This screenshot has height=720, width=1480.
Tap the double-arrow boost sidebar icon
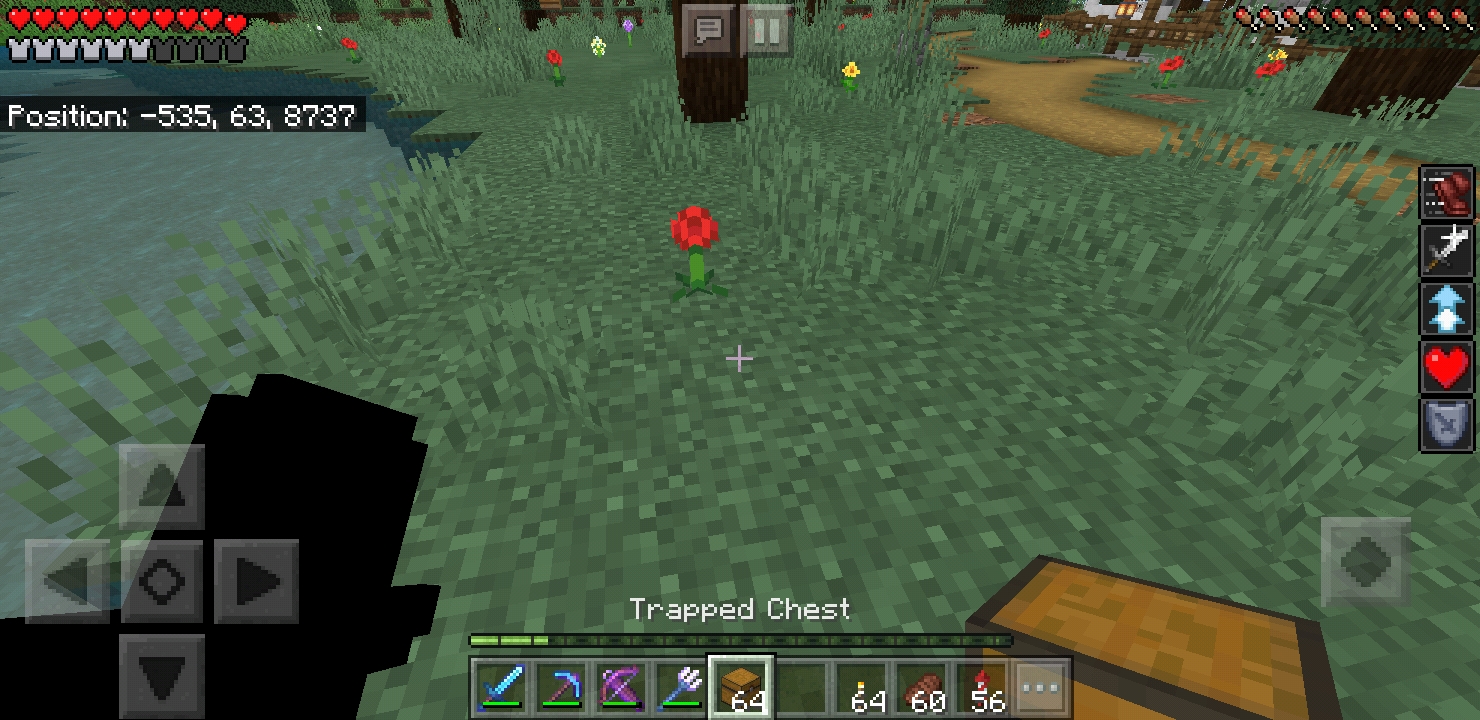pos(1447,308)
